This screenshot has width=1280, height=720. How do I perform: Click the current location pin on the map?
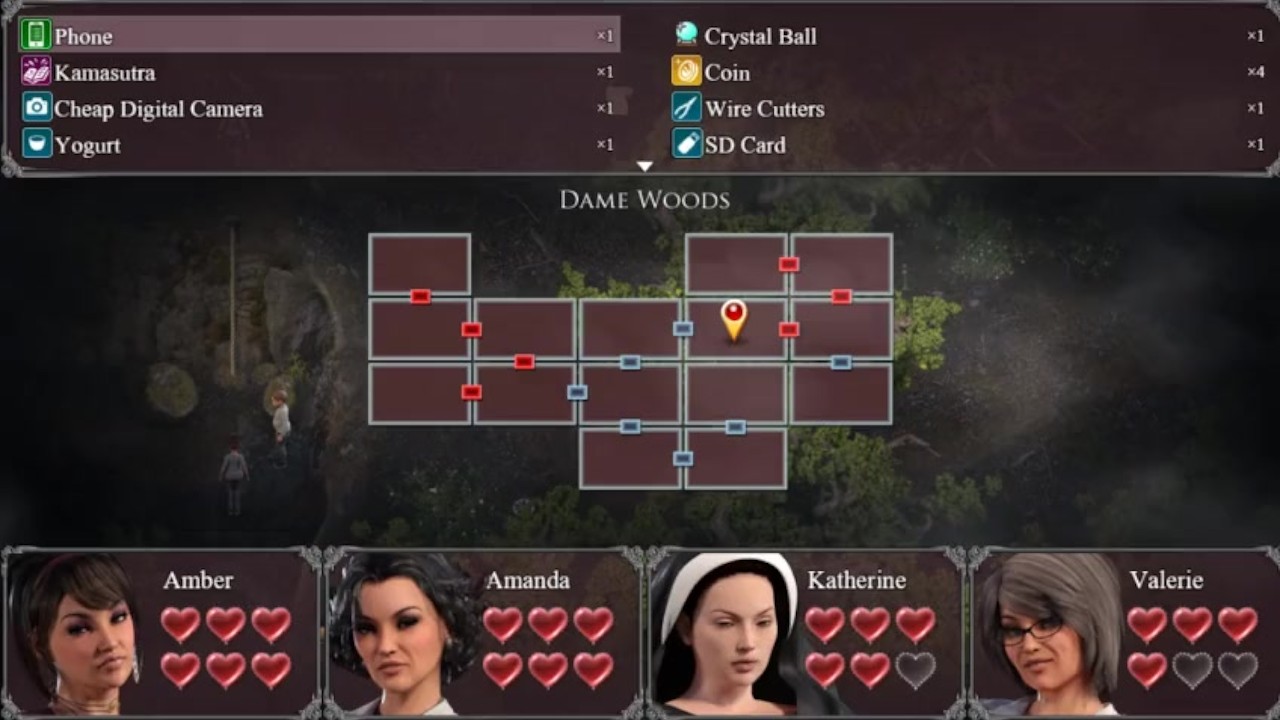(x=734, y=319)
